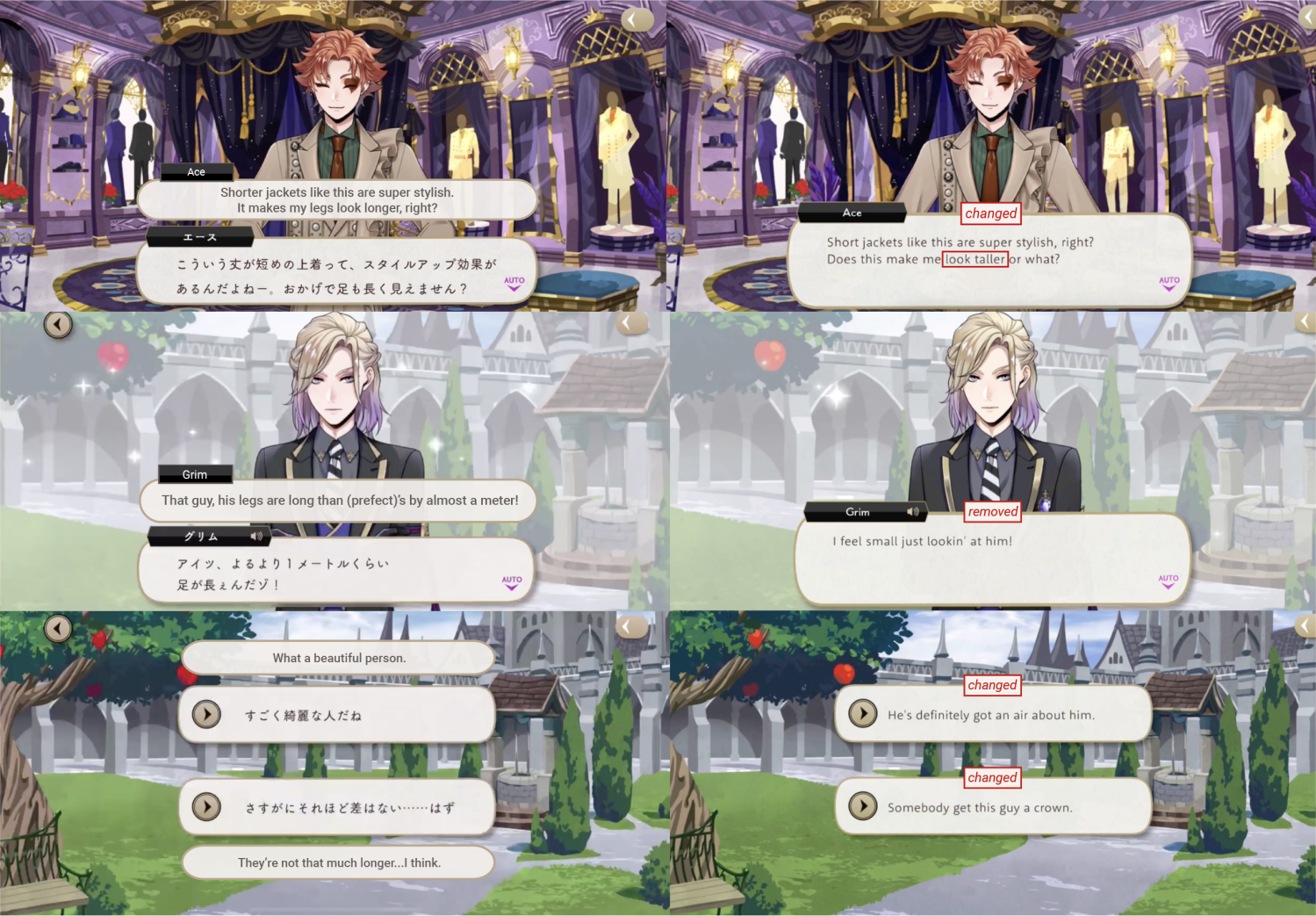This screenshot has width=1316, height=916.
Task: Tap the play arrow on すごく綺麗な人だね
Action: 206,715
